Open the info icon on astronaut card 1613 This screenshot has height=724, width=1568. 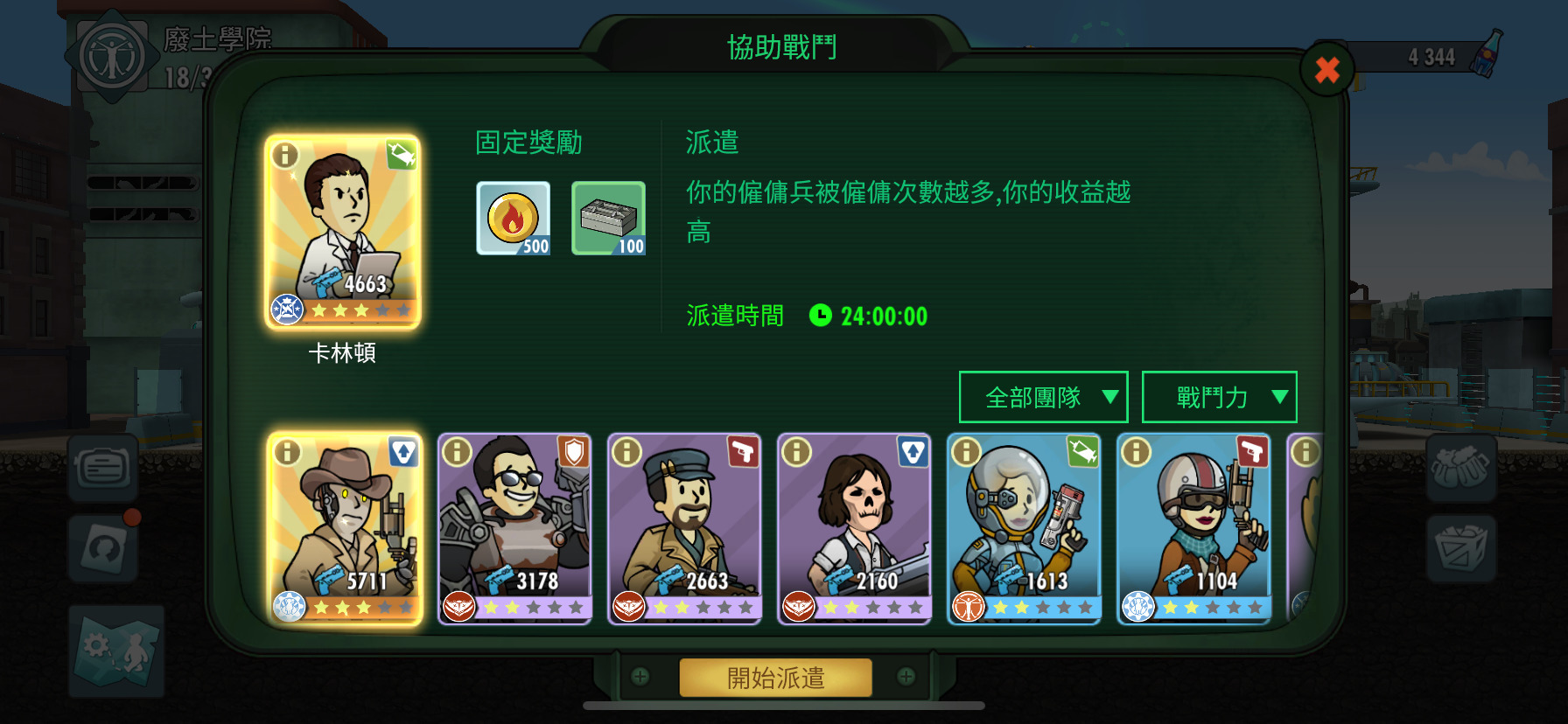coord(965,451)
